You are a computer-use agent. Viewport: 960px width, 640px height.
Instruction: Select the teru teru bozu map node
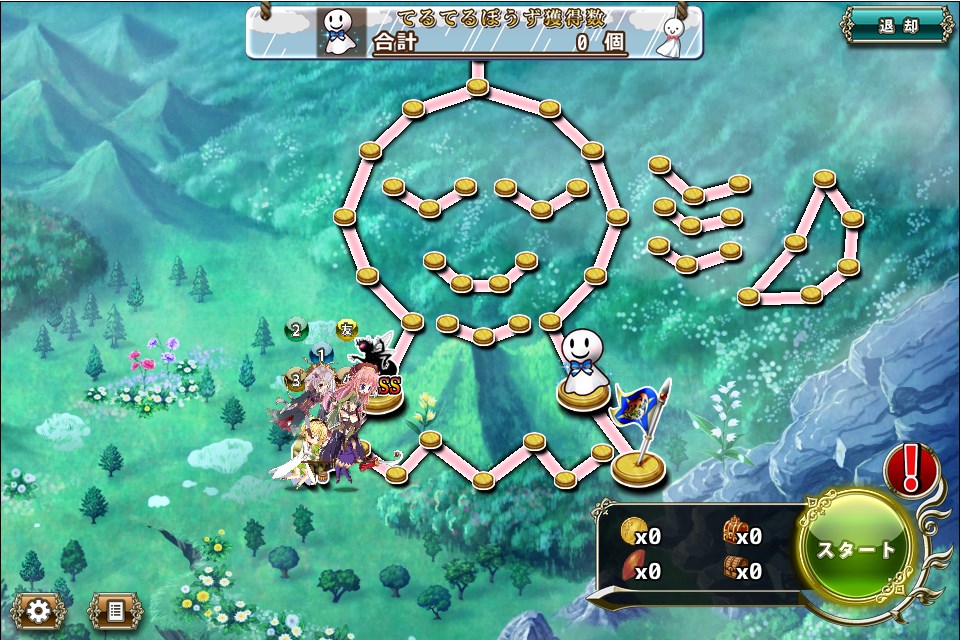(582, 370)
